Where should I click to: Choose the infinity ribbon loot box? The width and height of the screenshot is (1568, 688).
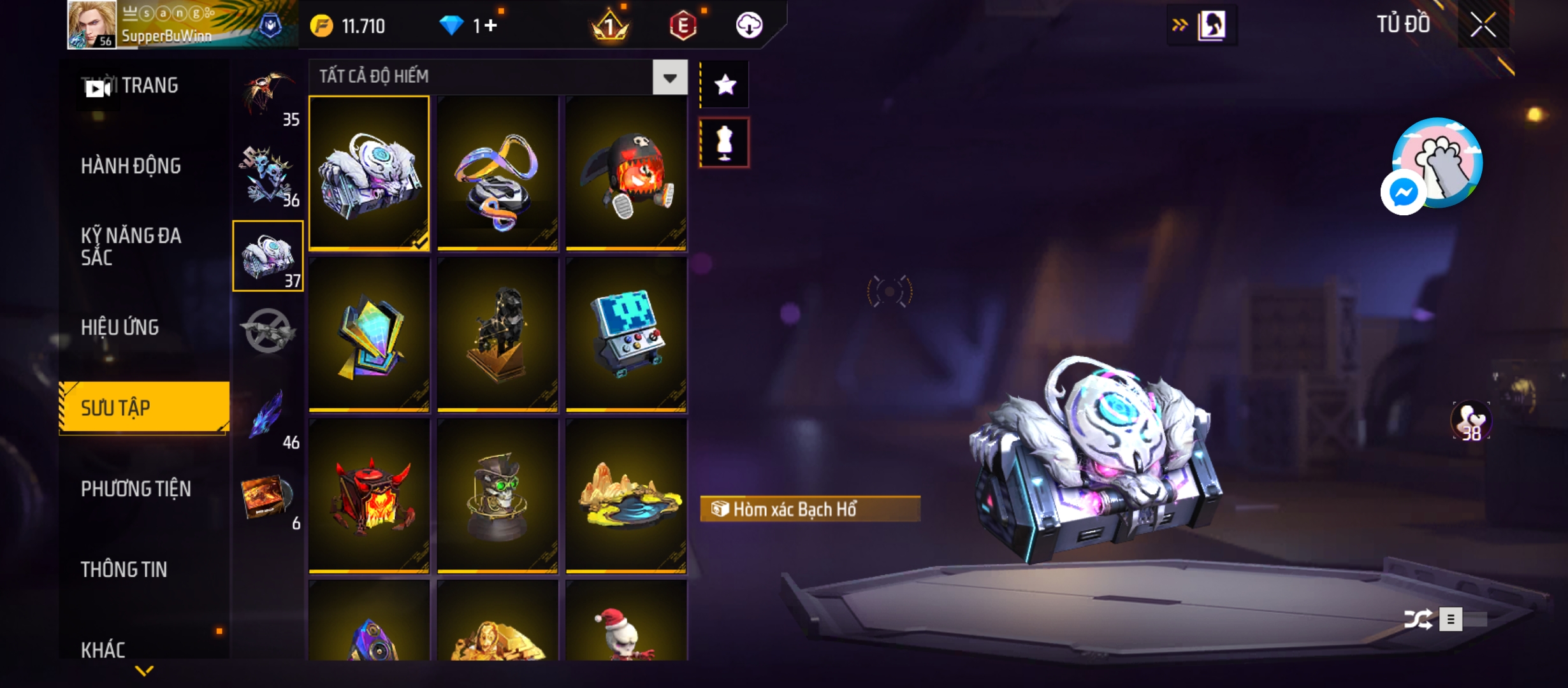pyautogui.click(x=498, y=173)
